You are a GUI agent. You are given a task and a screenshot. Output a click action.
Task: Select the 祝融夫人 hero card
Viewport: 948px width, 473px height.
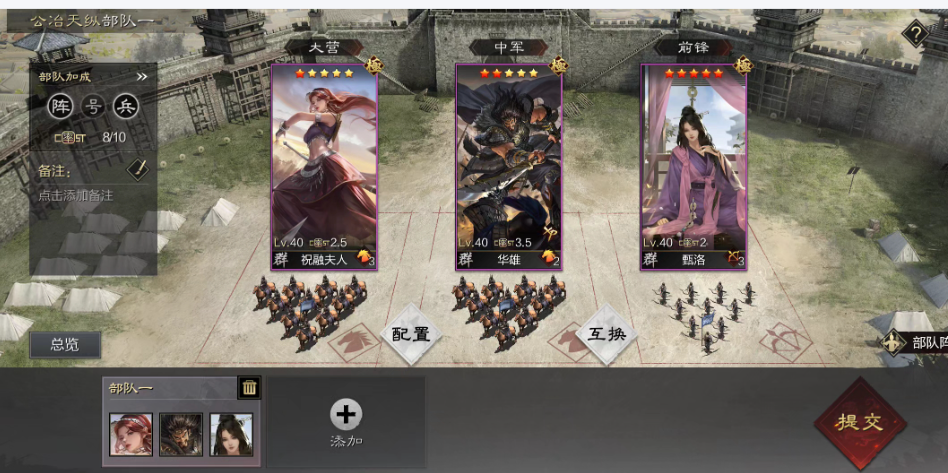(324, 167)
